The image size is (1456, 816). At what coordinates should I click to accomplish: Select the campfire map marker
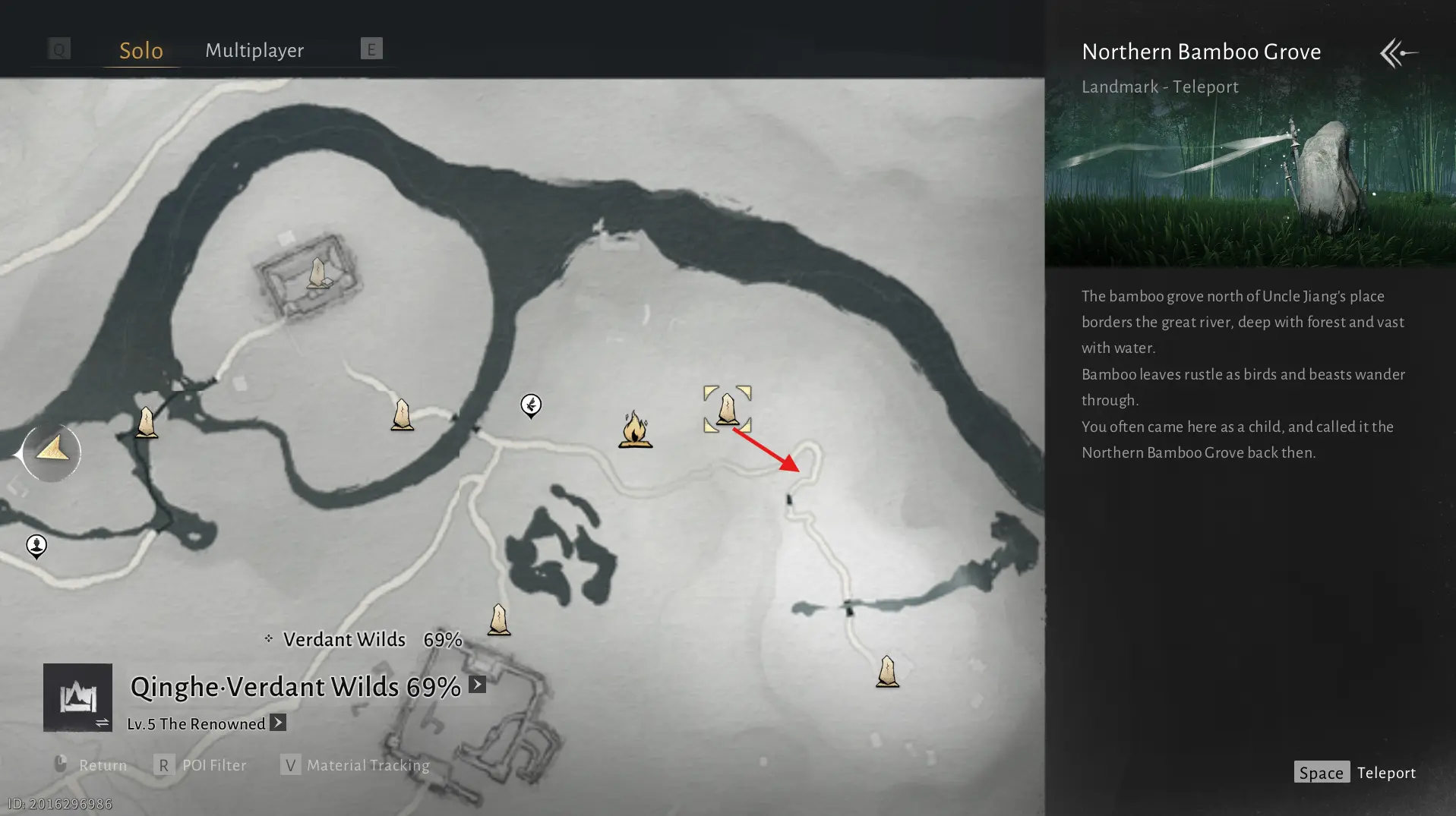click(635, 430)
